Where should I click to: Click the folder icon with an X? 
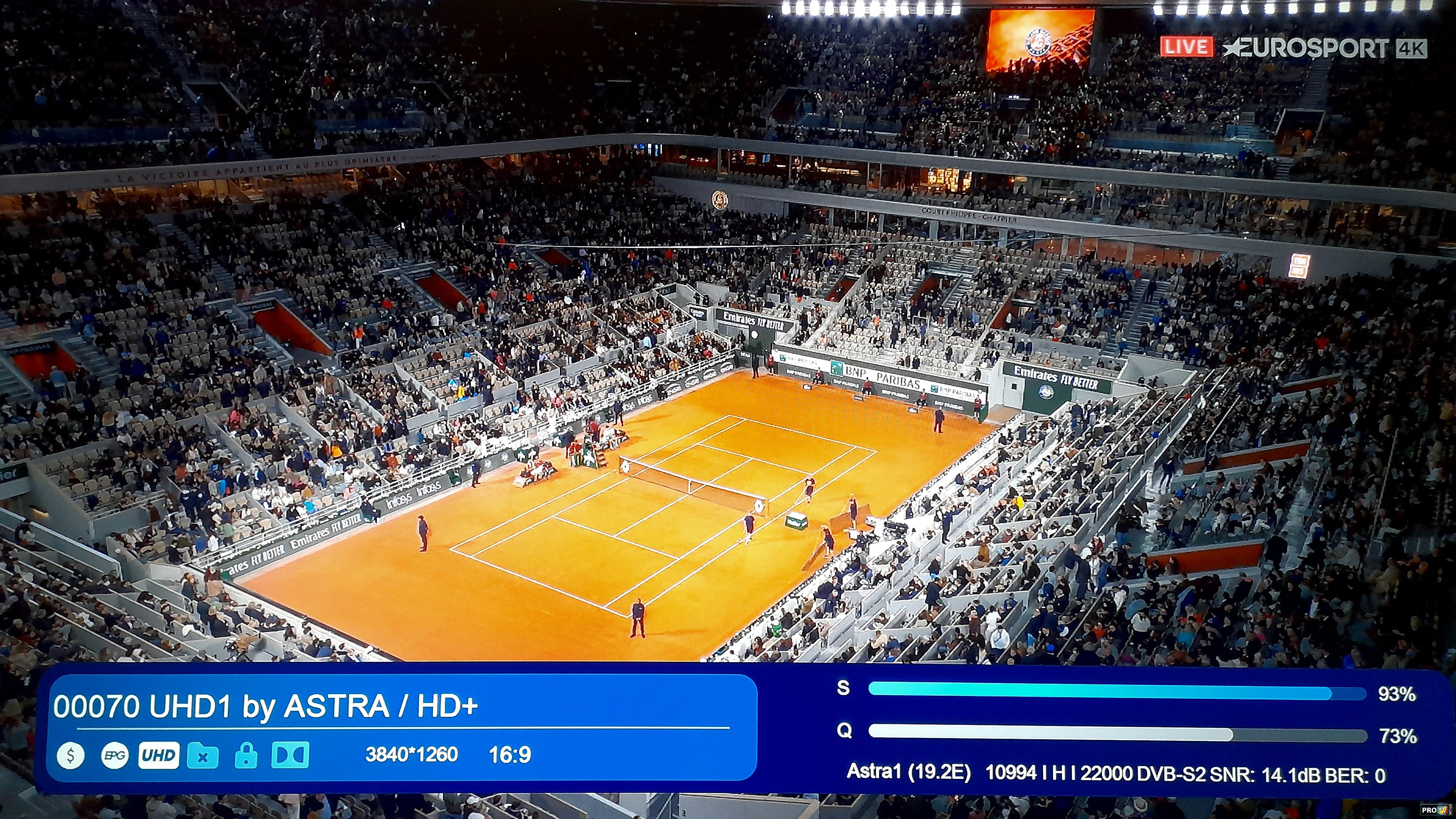[203, 755]
